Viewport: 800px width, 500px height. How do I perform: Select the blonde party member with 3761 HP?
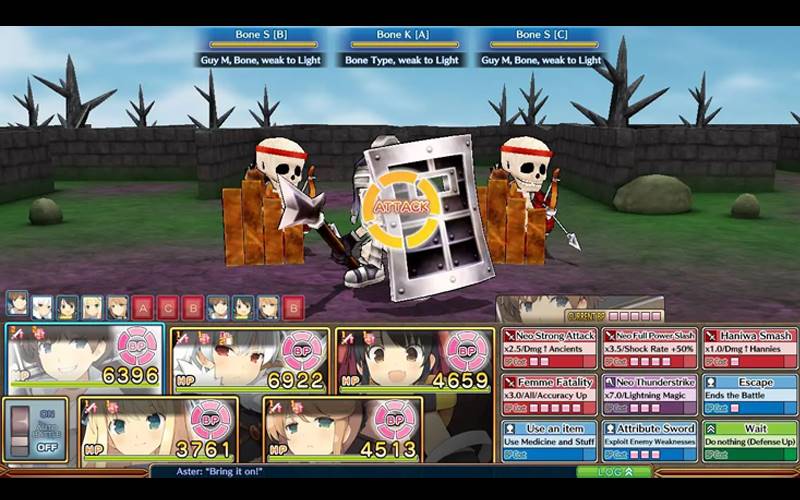pos(158,428)
